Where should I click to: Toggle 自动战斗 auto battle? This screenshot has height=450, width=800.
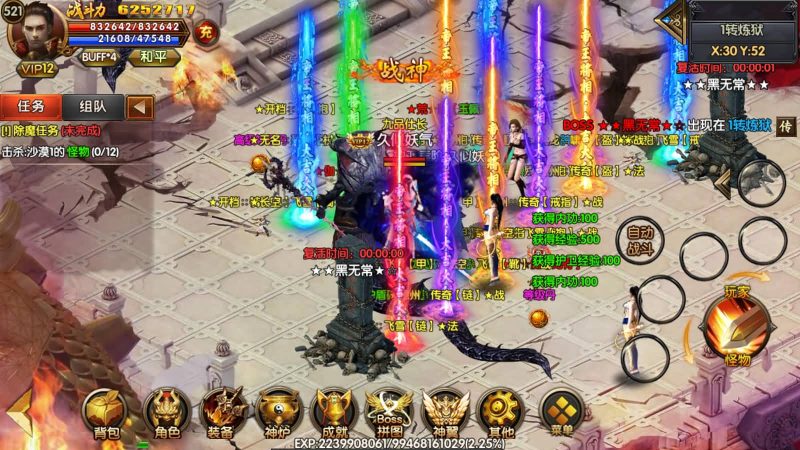click(640, 239)
